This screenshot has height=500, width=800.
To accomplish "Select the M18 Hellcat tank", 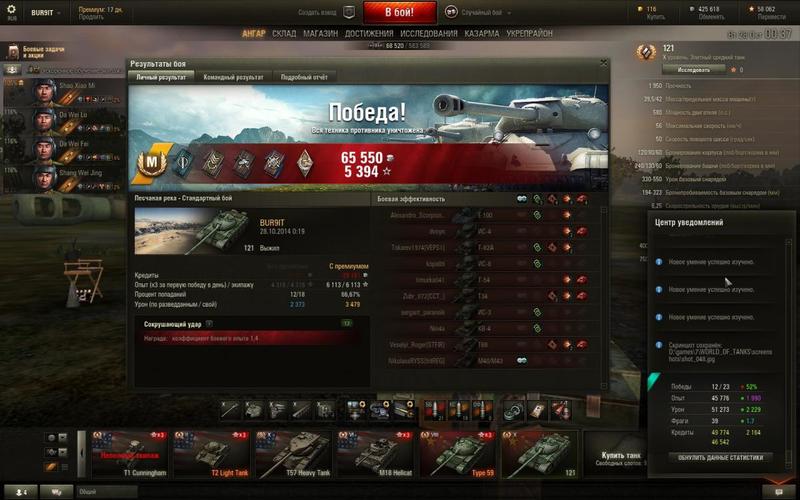I will point(376,453).
